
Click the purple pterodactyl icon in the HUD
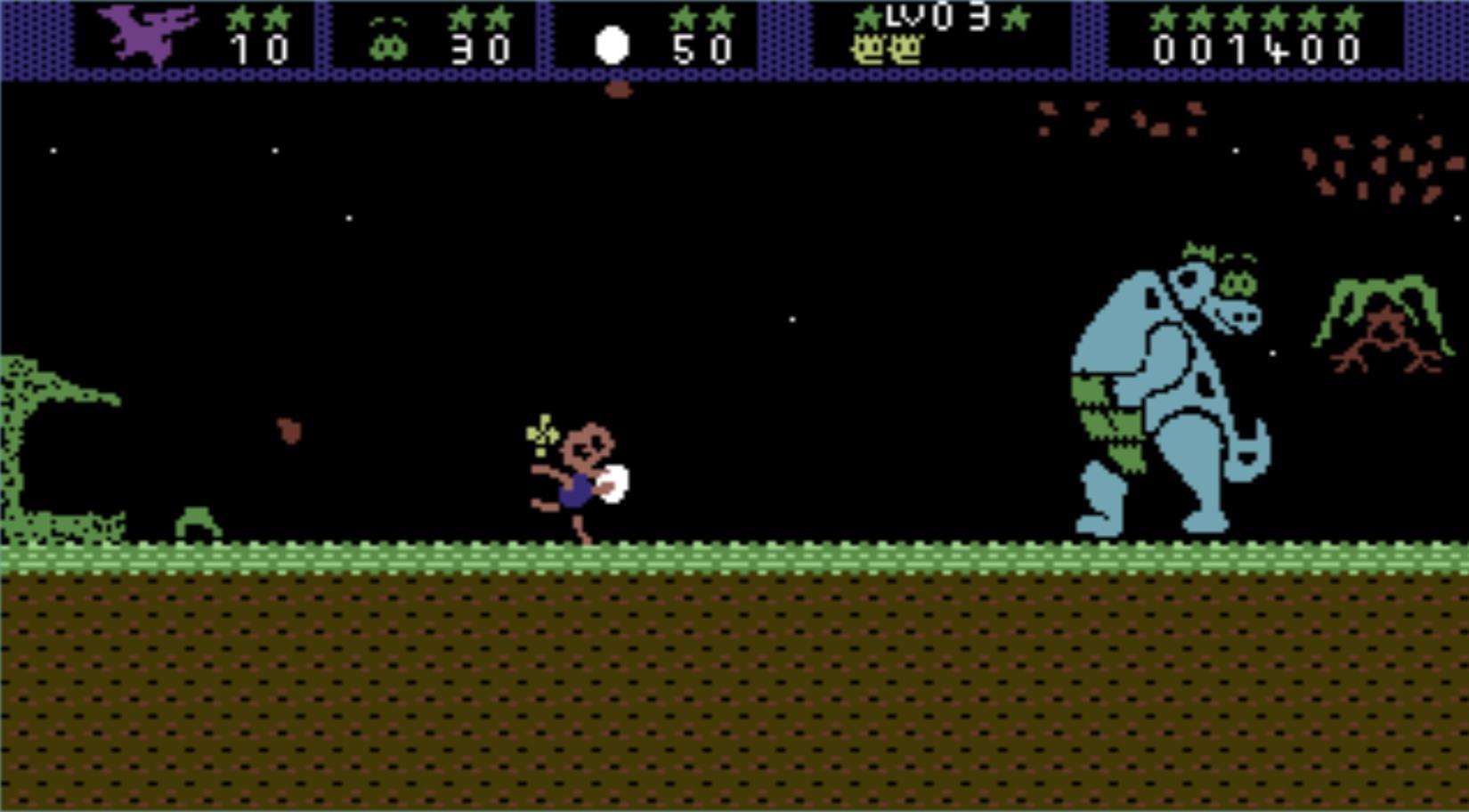tap(147, 34)
